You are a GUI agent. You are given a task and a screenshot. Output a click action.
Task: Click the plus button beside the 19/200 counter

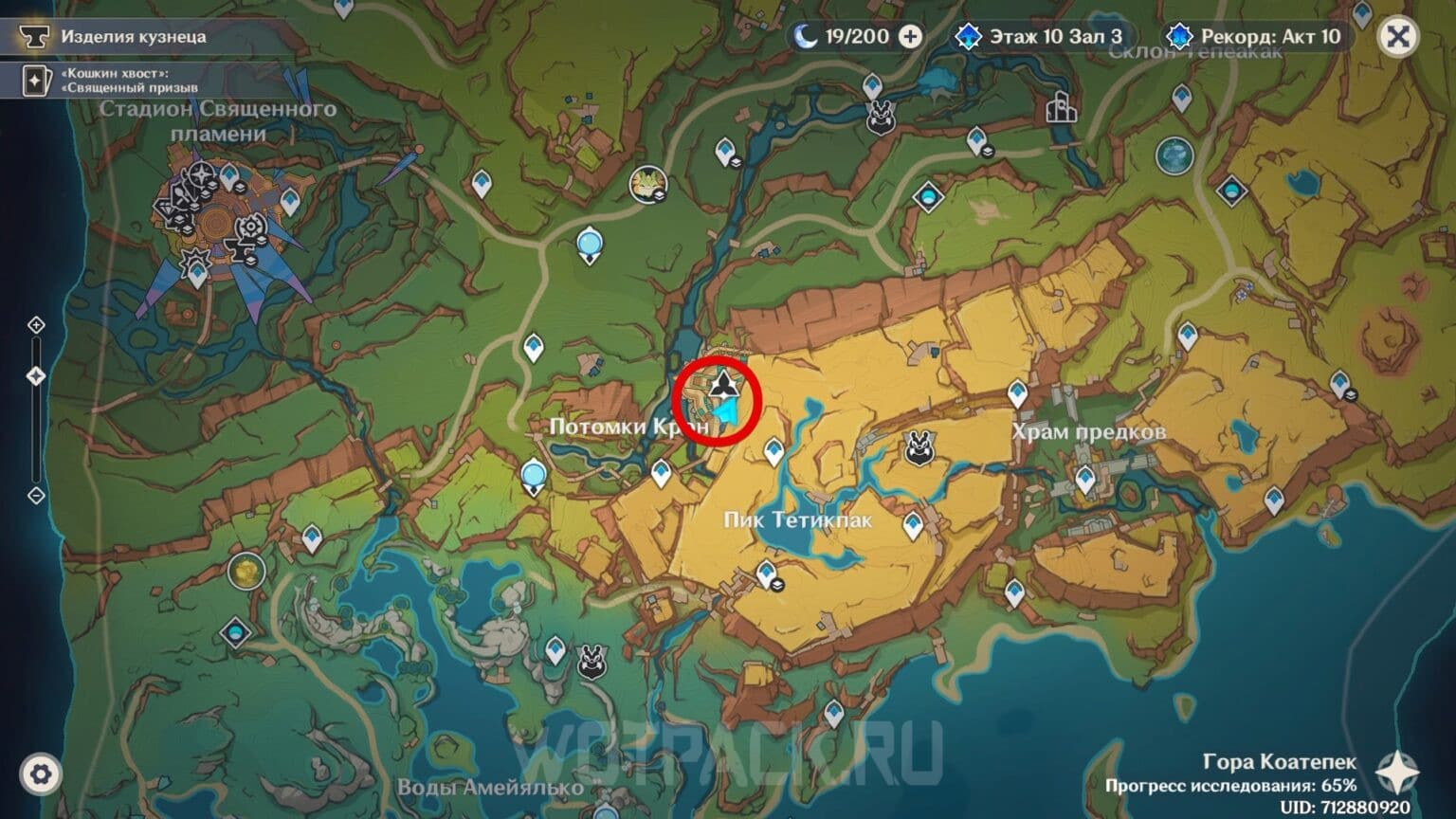(912, 37)
